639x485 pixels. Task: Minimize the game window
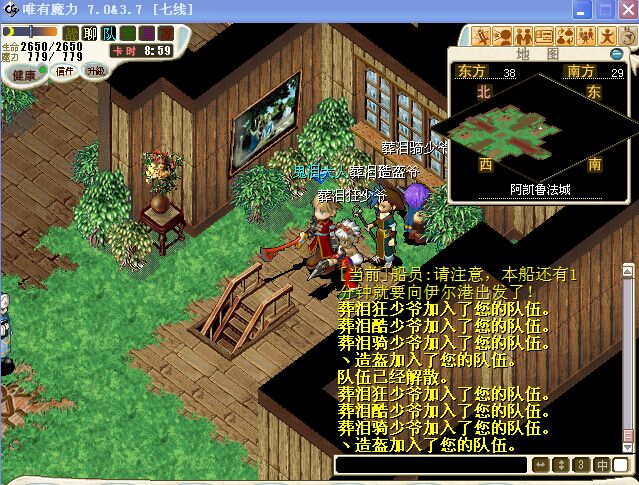[577, 9]
